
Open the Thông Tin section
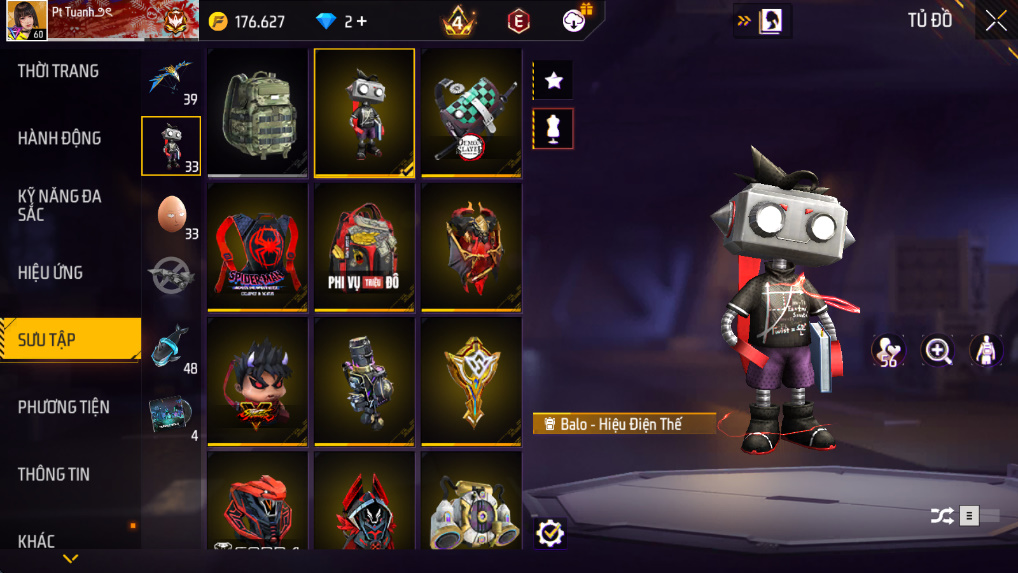tap(54, 474)
